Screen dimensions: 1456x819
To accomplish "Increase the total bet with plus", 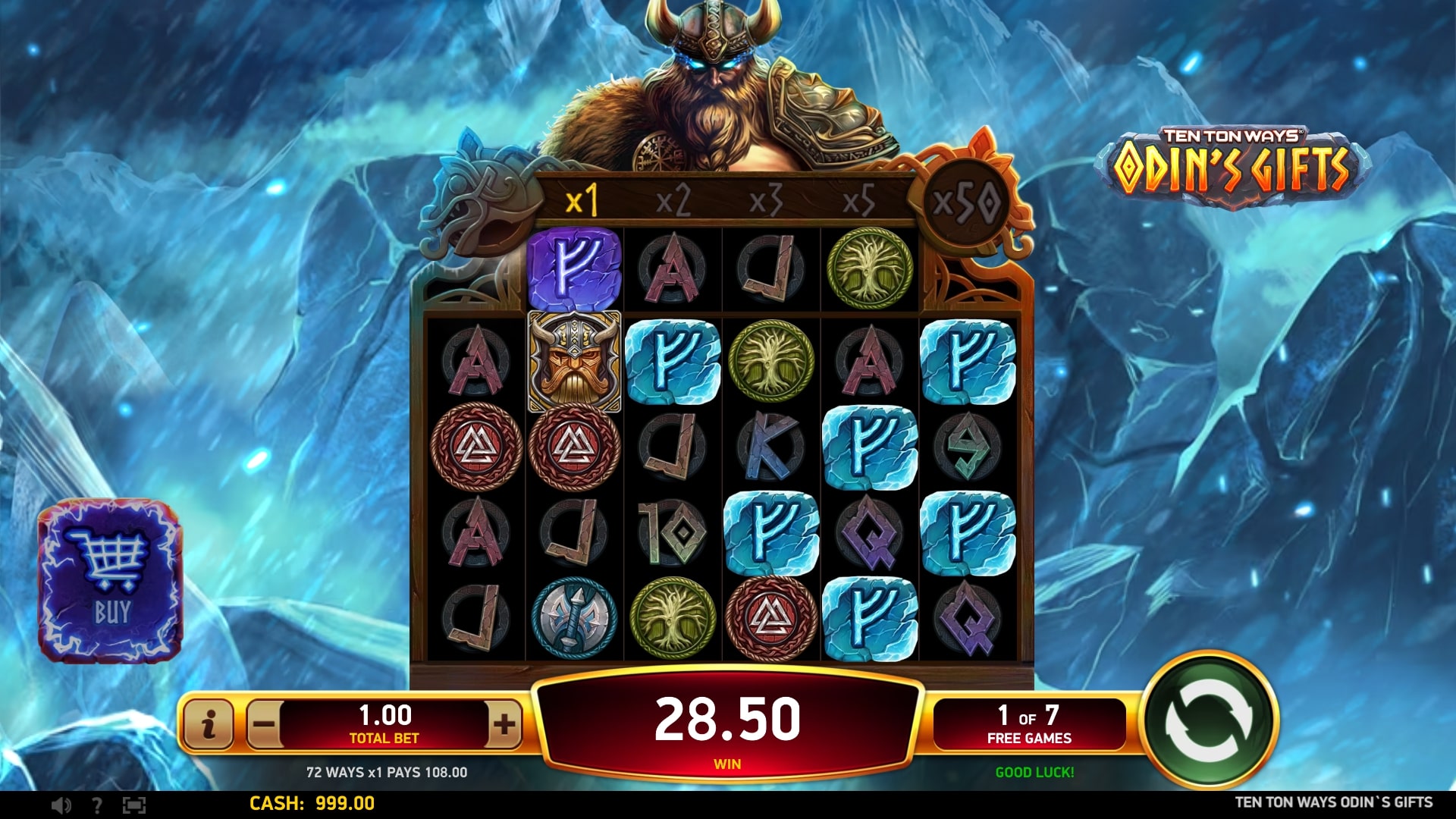I will [504, 724].
